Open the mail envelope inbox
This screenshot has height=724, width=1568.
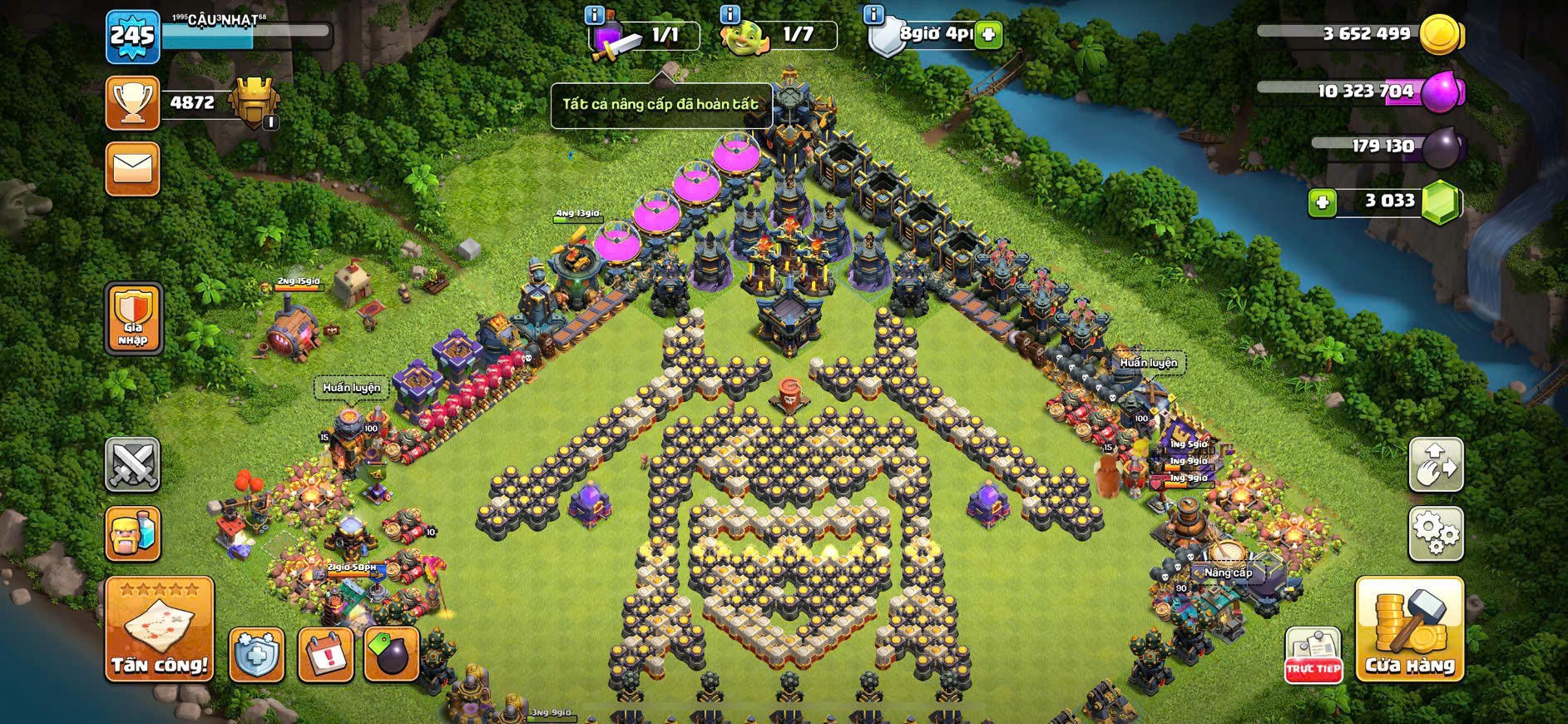tap(132, 169)
